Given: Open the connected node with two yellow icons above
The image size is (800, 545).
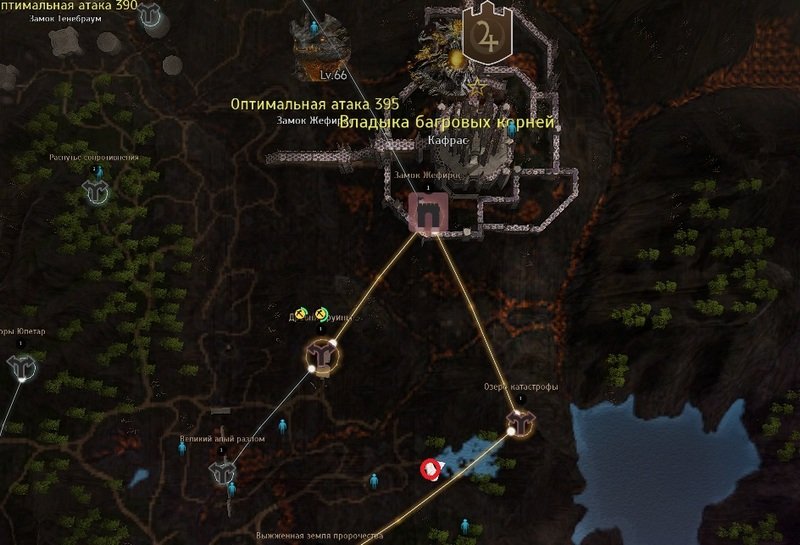Looking at the screenshot, I should tap(321, 352).
